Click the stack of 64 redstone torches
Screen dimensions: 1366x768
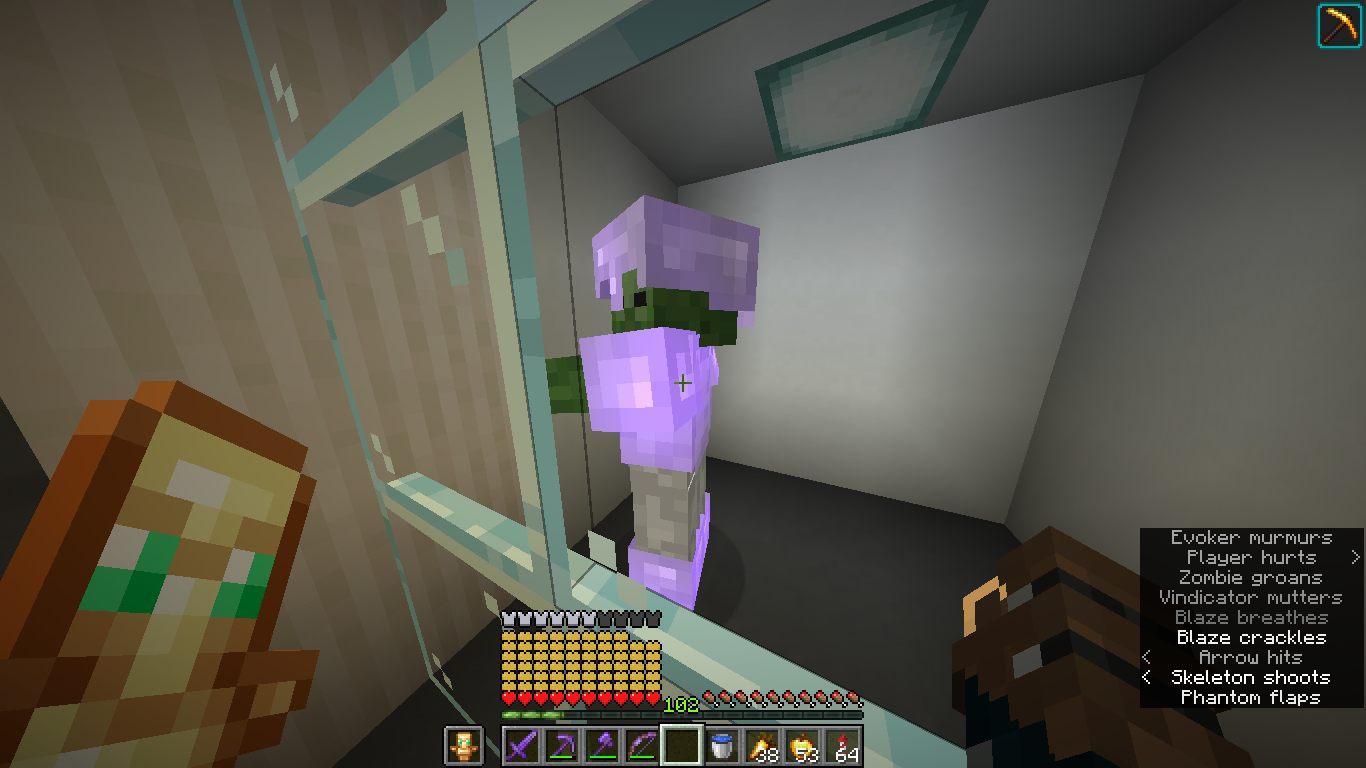pos(843,744)
